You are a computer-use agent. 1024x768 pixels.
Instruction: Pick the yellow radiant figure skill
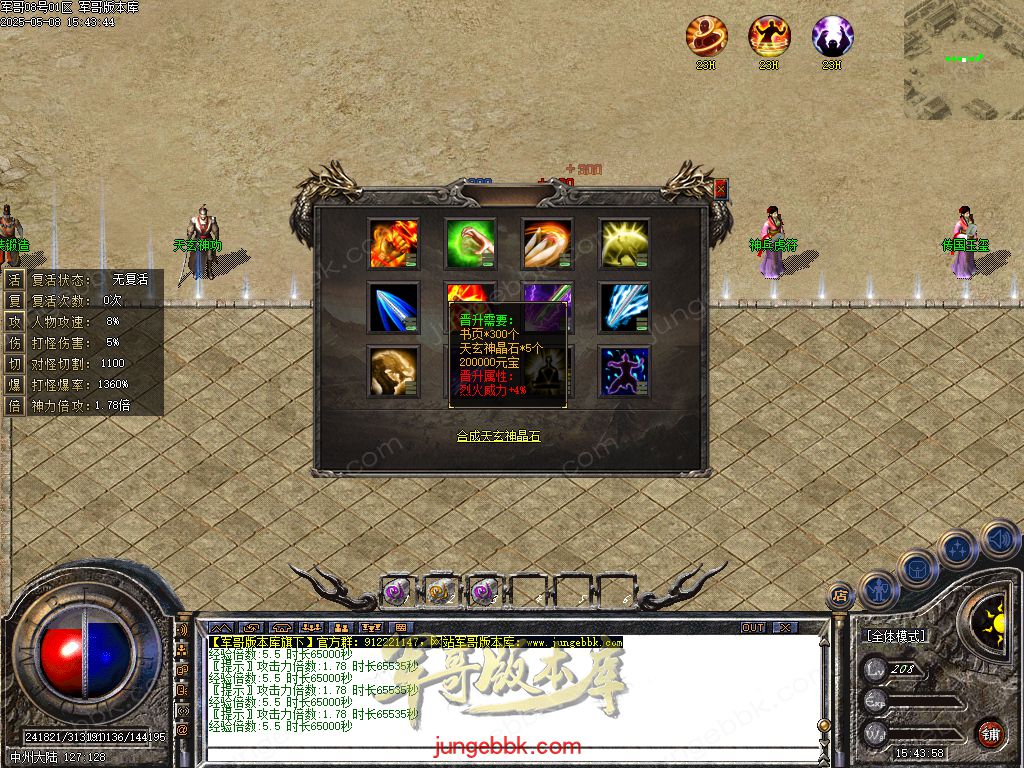624,243
